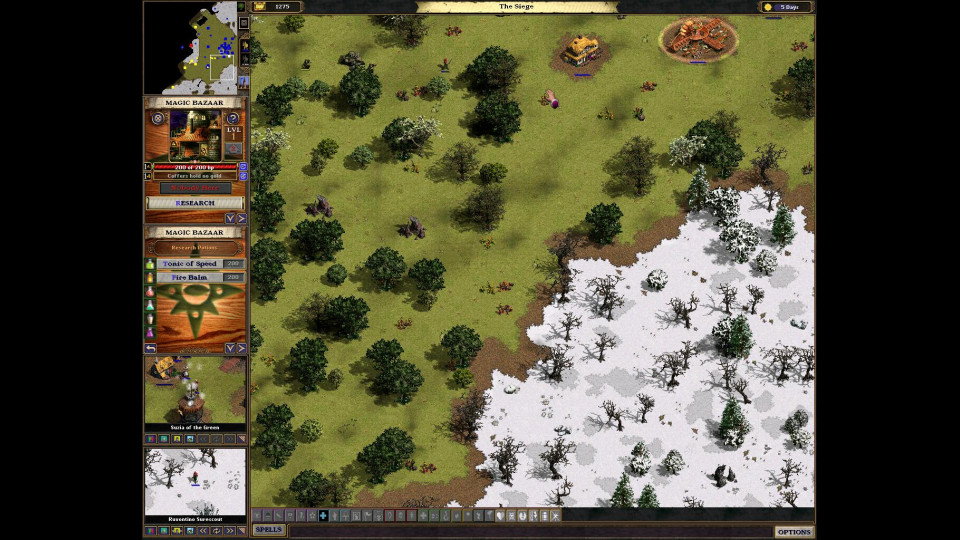
Task: Click the Research button for the Magic Bazaar
Action: coord(195,203)
